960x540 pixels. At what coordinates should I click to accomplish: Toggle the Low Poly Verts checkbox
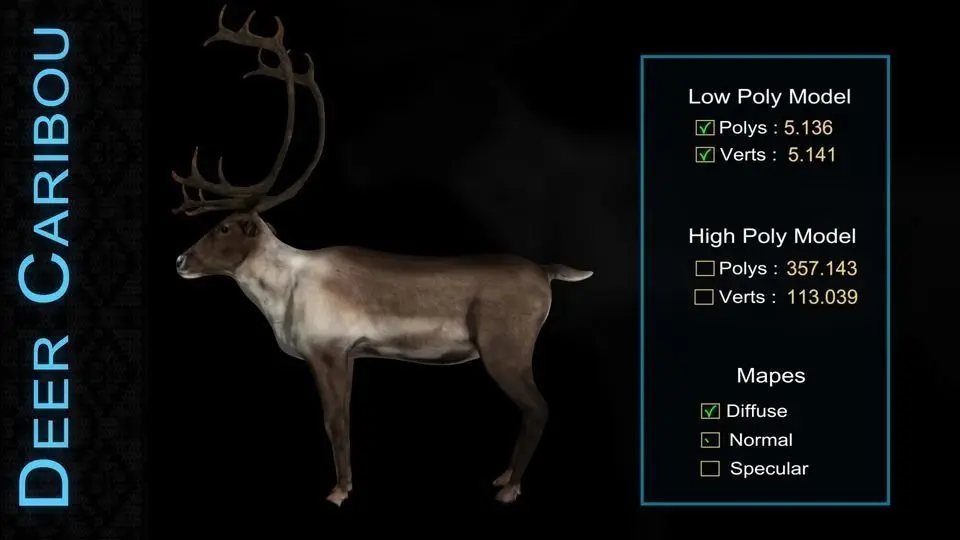(x=705, y=155)
